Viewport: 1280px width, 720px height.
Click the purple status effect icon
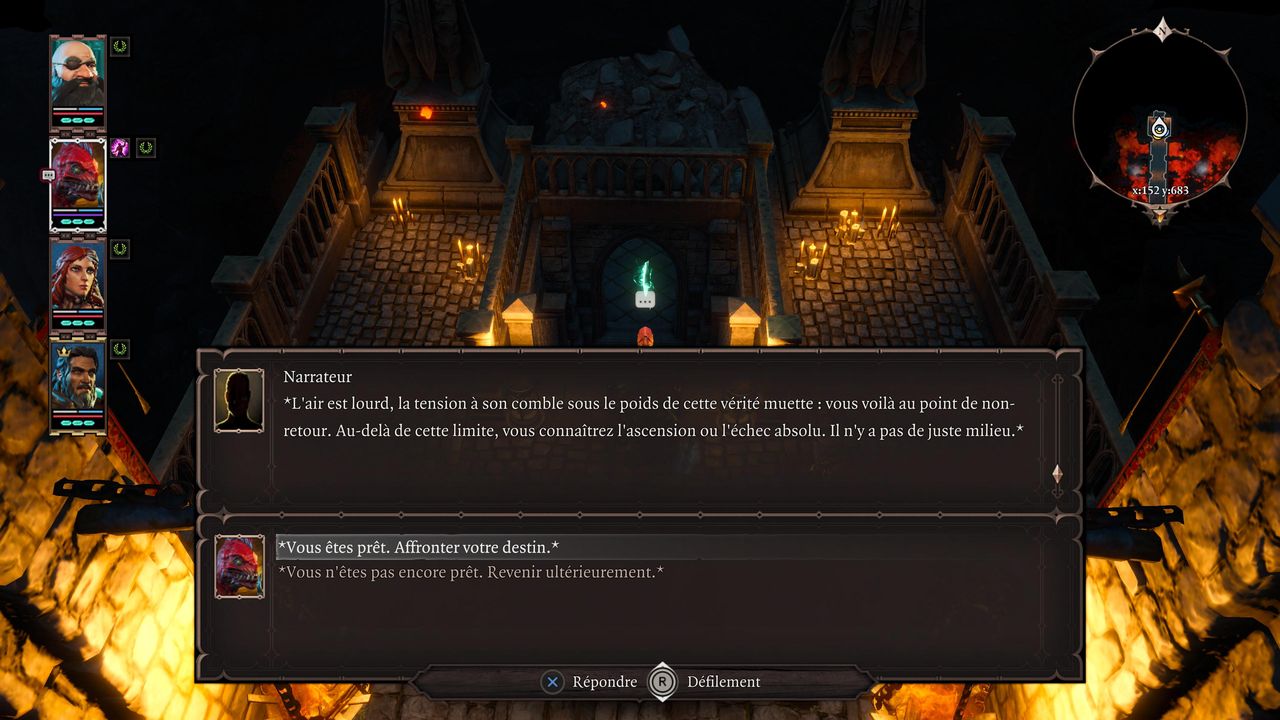120,148
